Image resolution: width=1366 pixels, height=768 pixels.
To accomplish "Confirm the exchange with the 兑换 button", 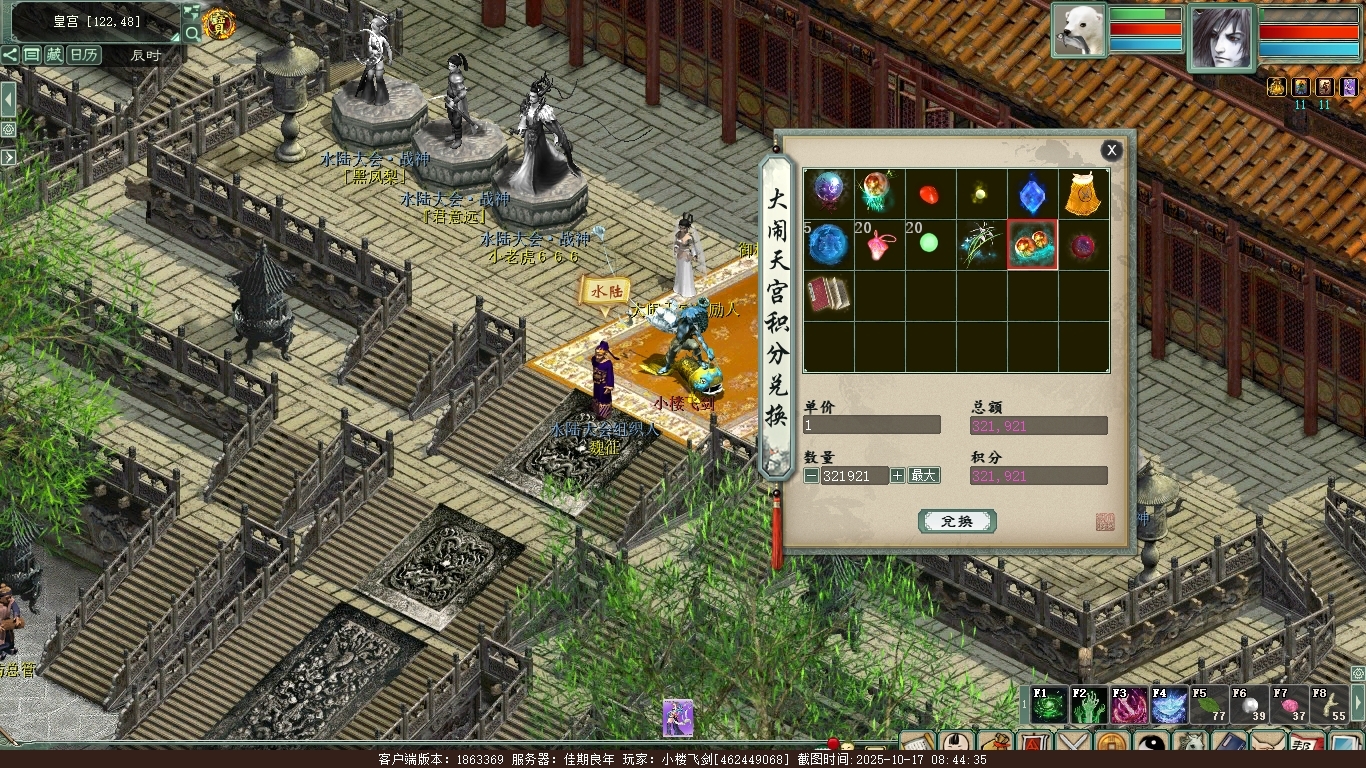I will [x=957, y=521].
